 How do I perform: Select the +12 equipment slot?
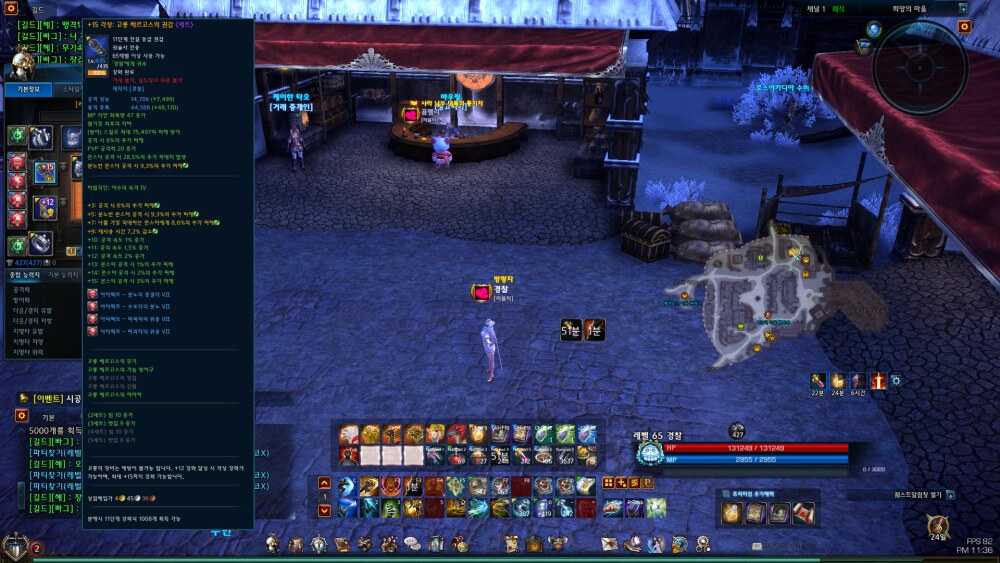click(x=44, y=207)
